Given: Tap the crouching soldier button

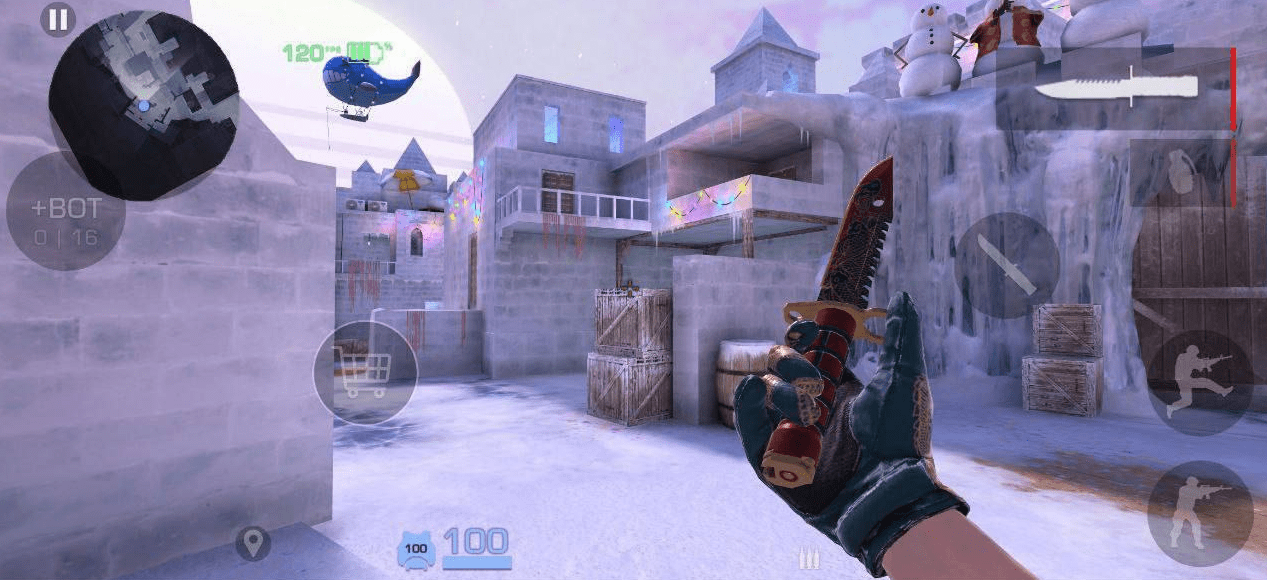Looking at the screenshot, I should pos(1200,513).
